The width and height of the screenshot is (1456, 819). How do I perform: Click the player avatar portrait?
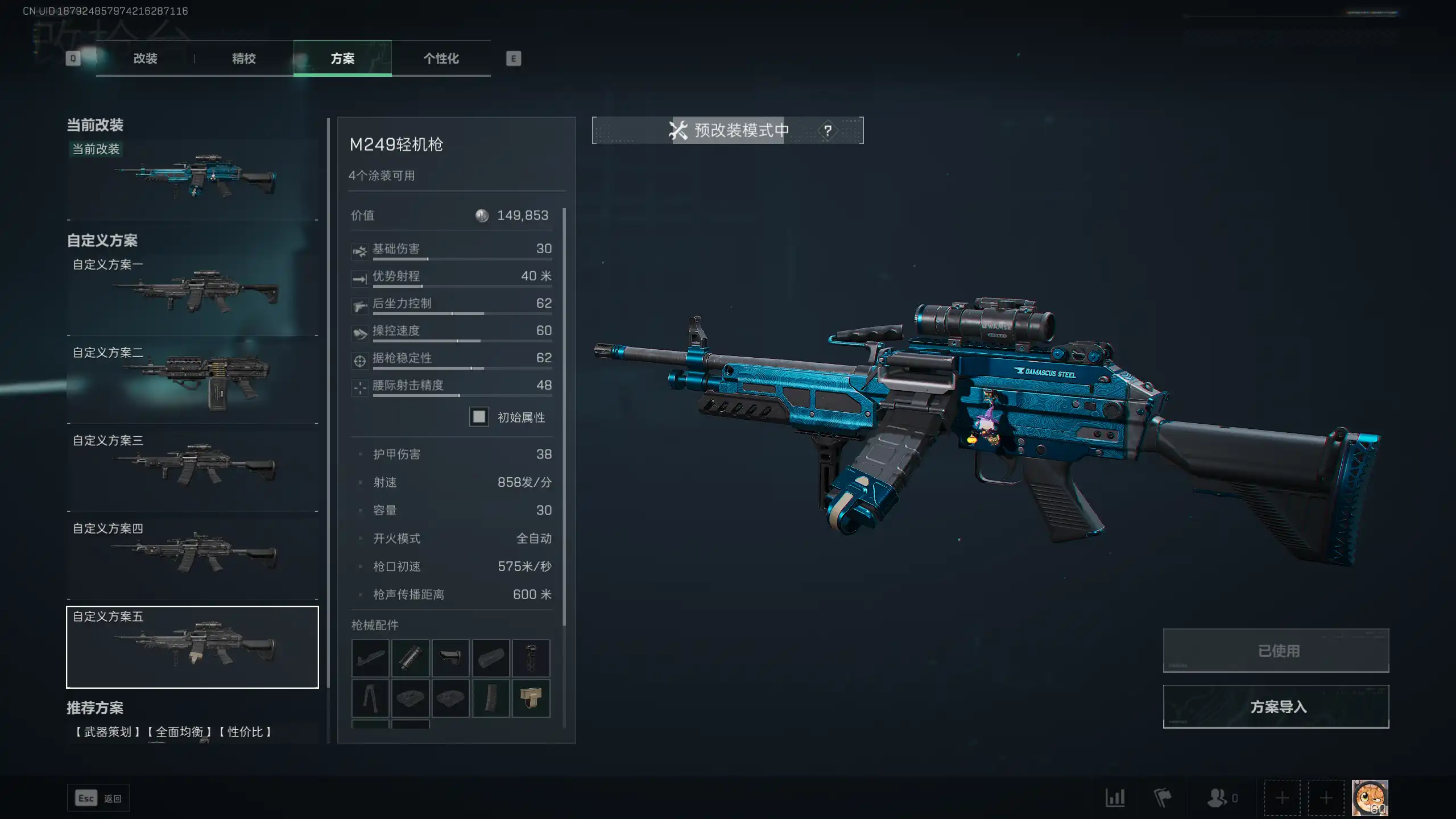pos(1370,798)
